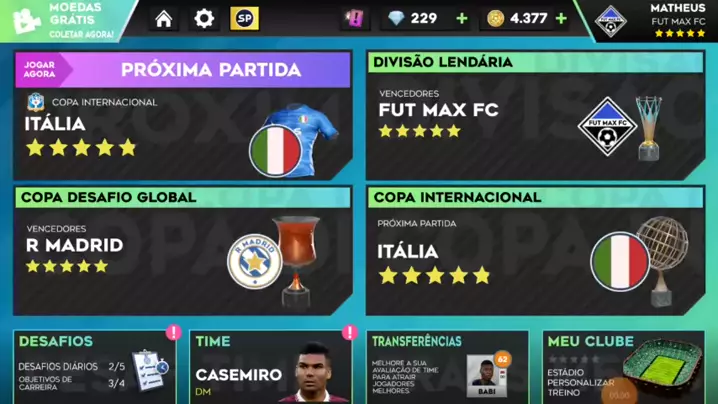
Task: Open the Time team management panel
Action: click(270, 368)
